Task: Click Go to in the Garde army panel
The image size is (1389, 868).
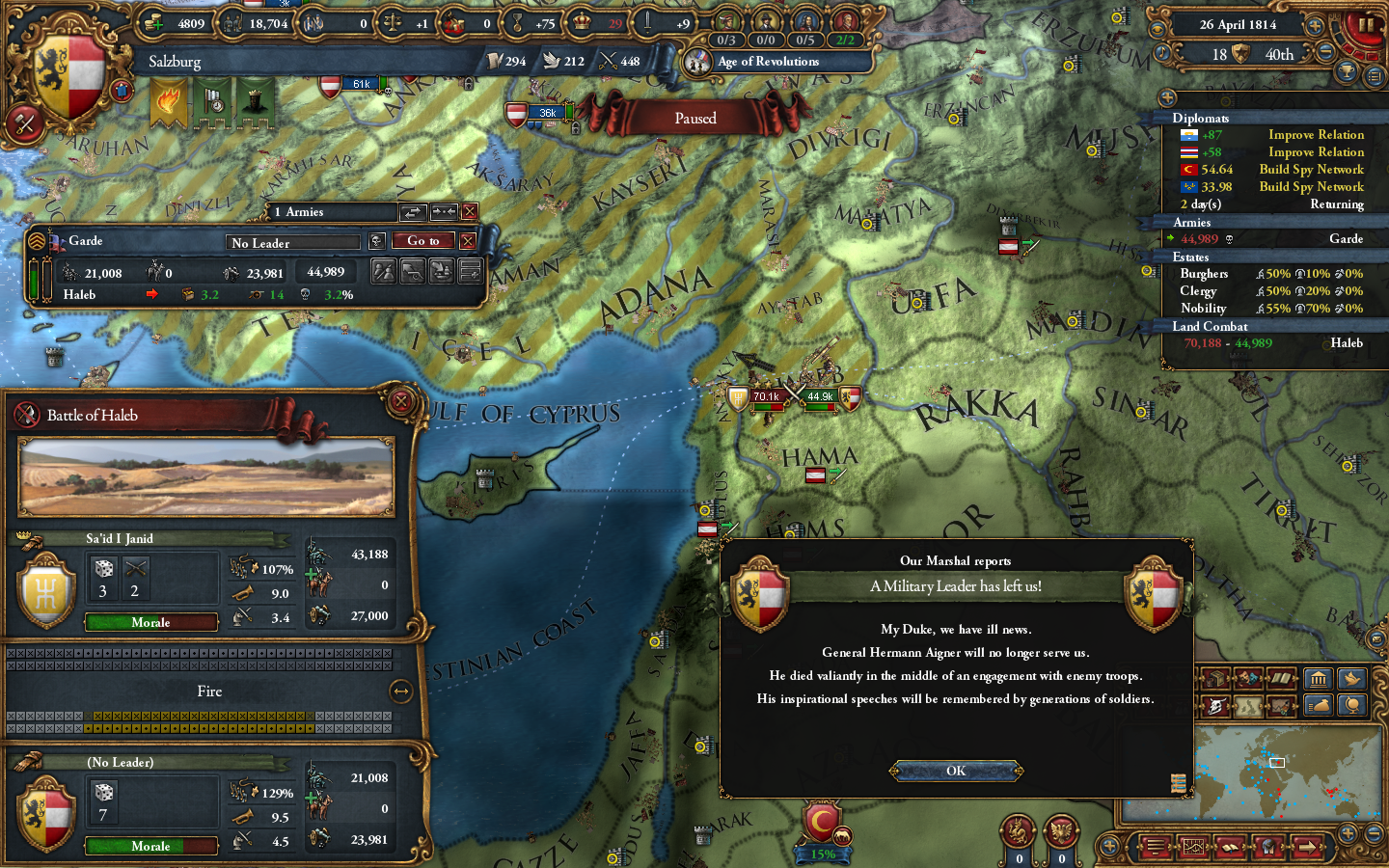Action: 422,240
